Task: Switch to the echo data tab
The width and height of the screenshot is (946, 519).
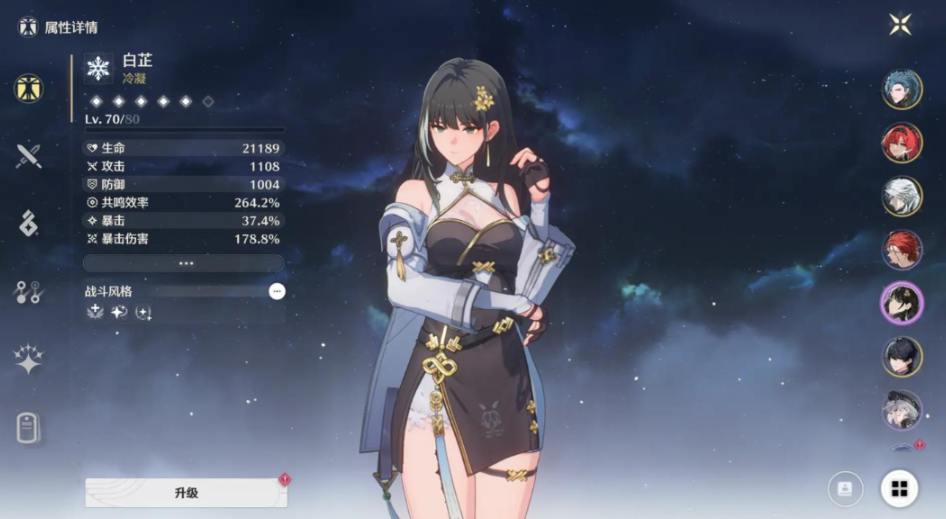Action: click(x=28, y=223)
